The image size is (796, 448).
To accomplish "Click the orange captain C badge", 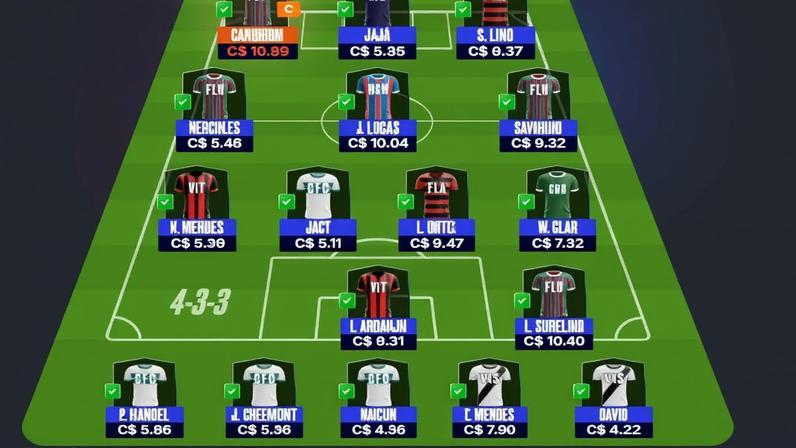I will 289,9.
